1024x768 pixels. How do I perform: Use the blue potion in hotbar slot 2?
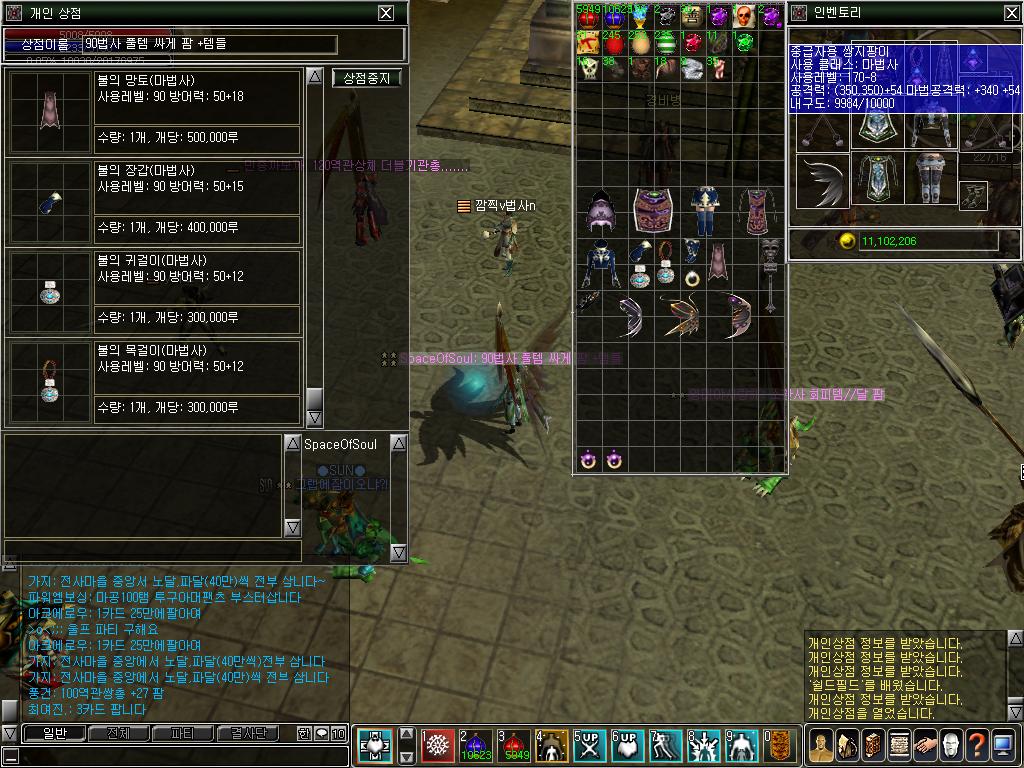click(x=475, y=746)
